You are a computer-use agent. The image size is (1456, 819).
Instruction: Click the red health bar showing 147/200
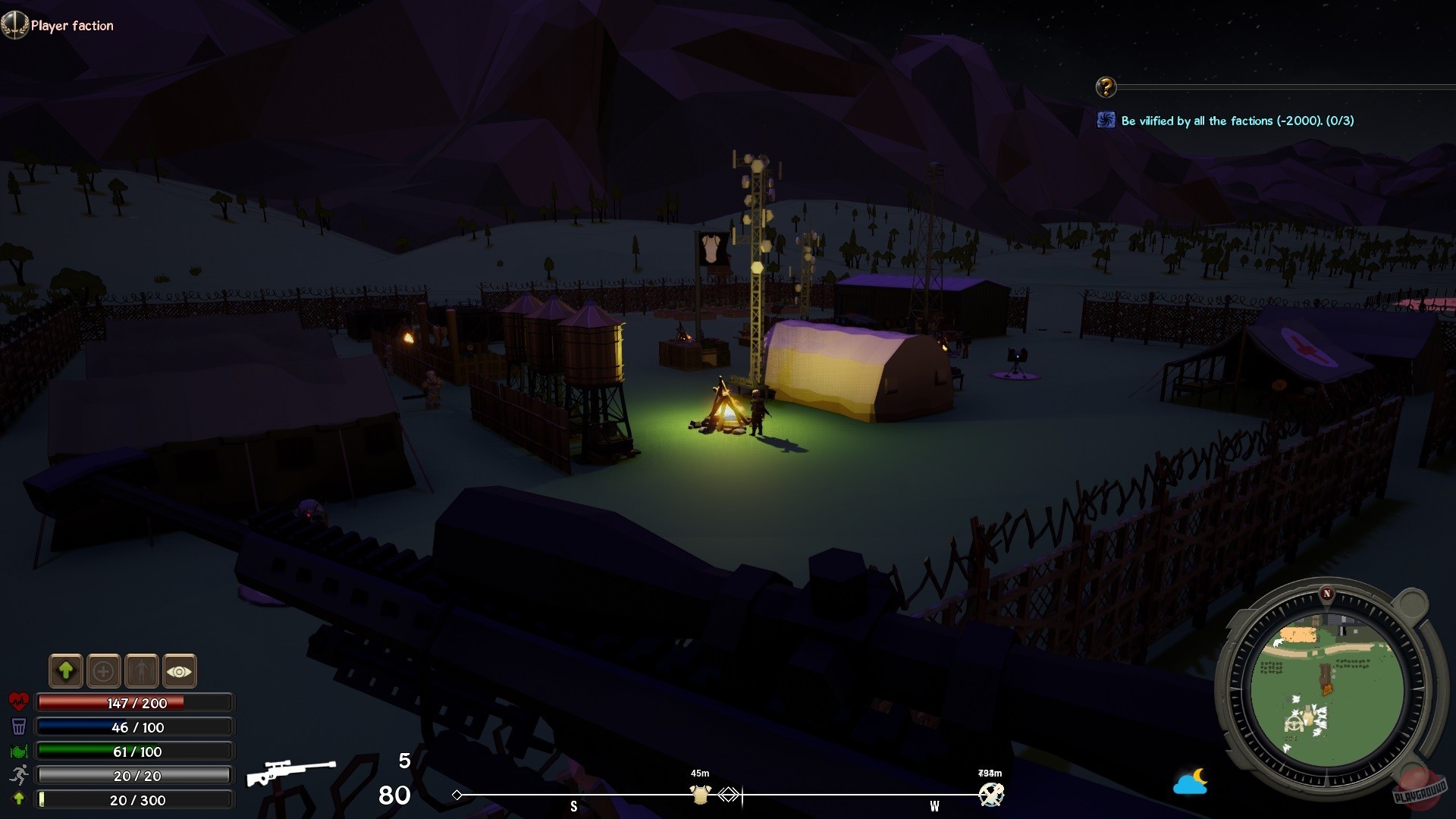(x=135, y=702)
